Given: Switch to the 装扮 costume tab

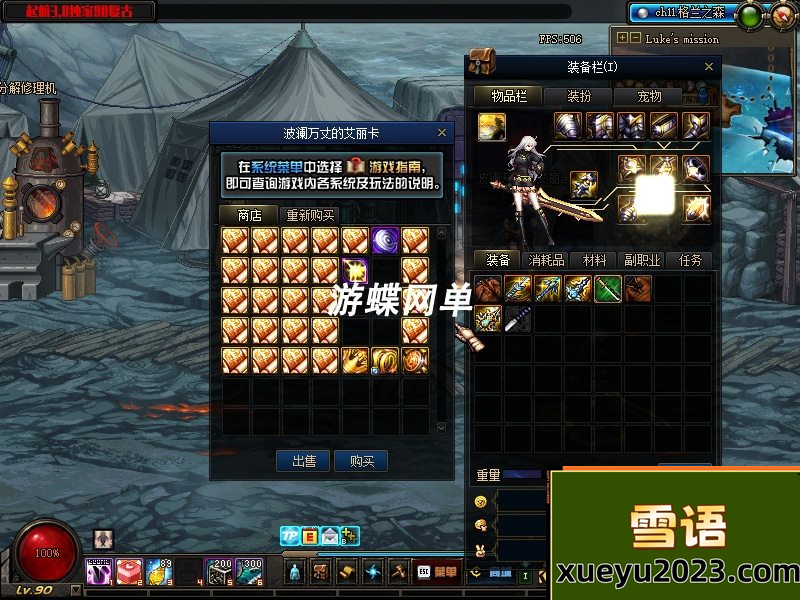Looking at the screenshot, I should (580, 97).
